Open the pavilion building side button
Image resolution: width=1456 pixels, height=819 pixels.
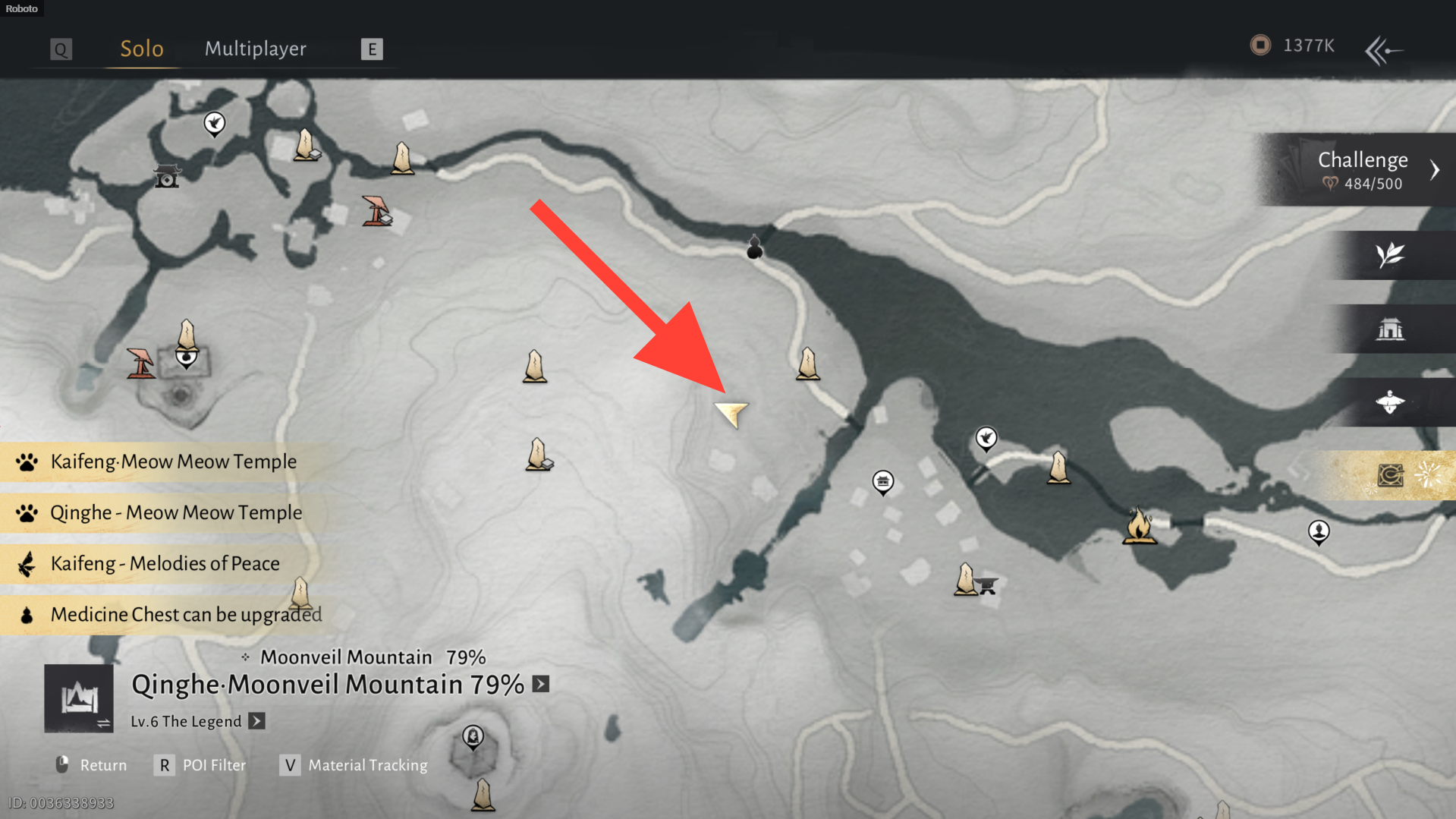[1390, 329]
